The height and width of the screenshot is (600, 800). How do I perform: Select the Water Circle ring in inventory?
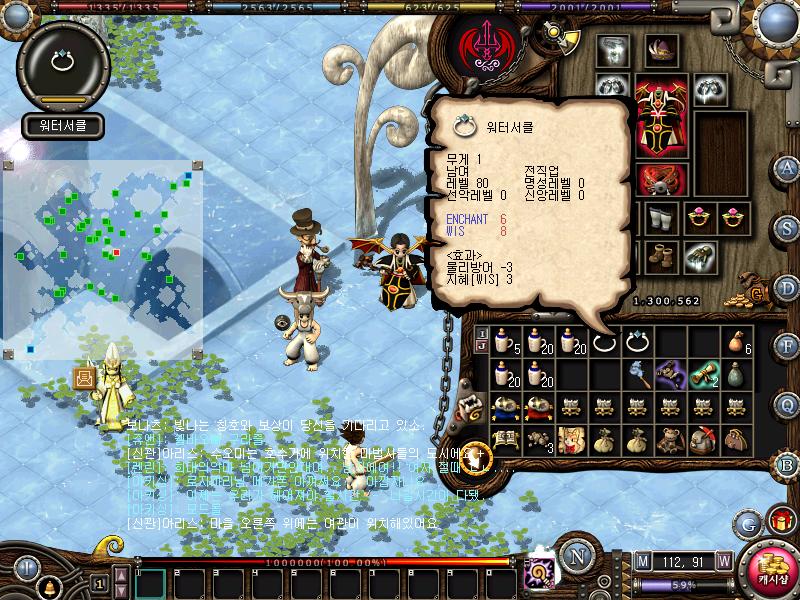coord(638,342)
